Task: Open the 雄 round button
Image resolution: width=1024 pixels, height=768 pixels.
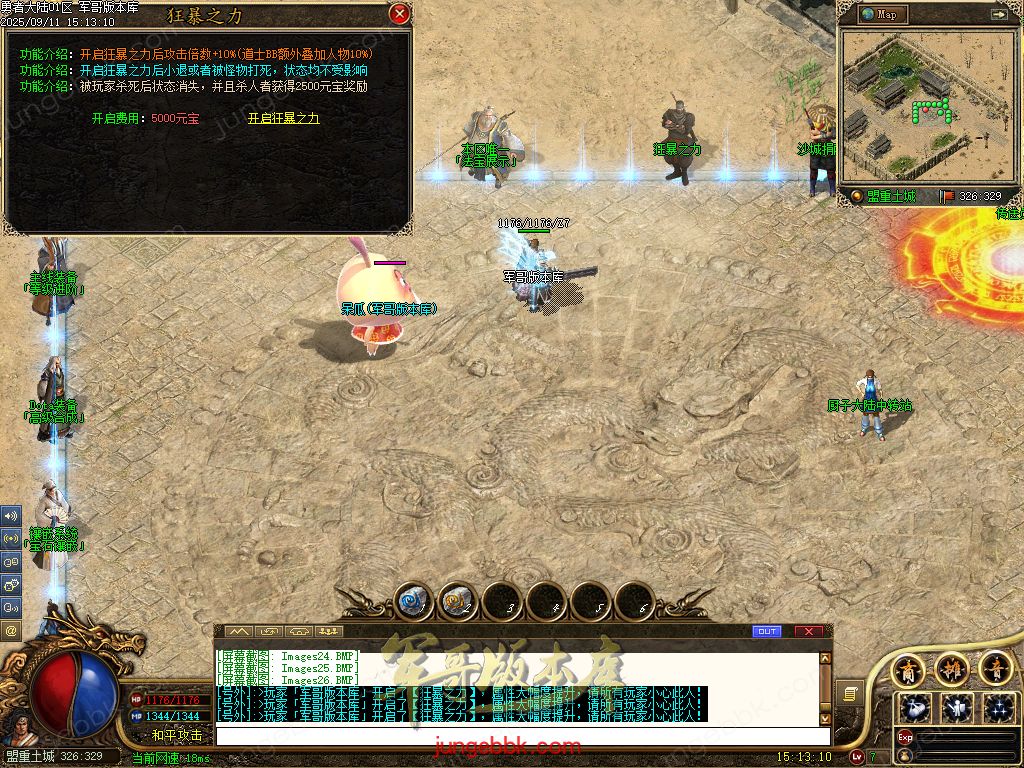Action: (951, 668)
